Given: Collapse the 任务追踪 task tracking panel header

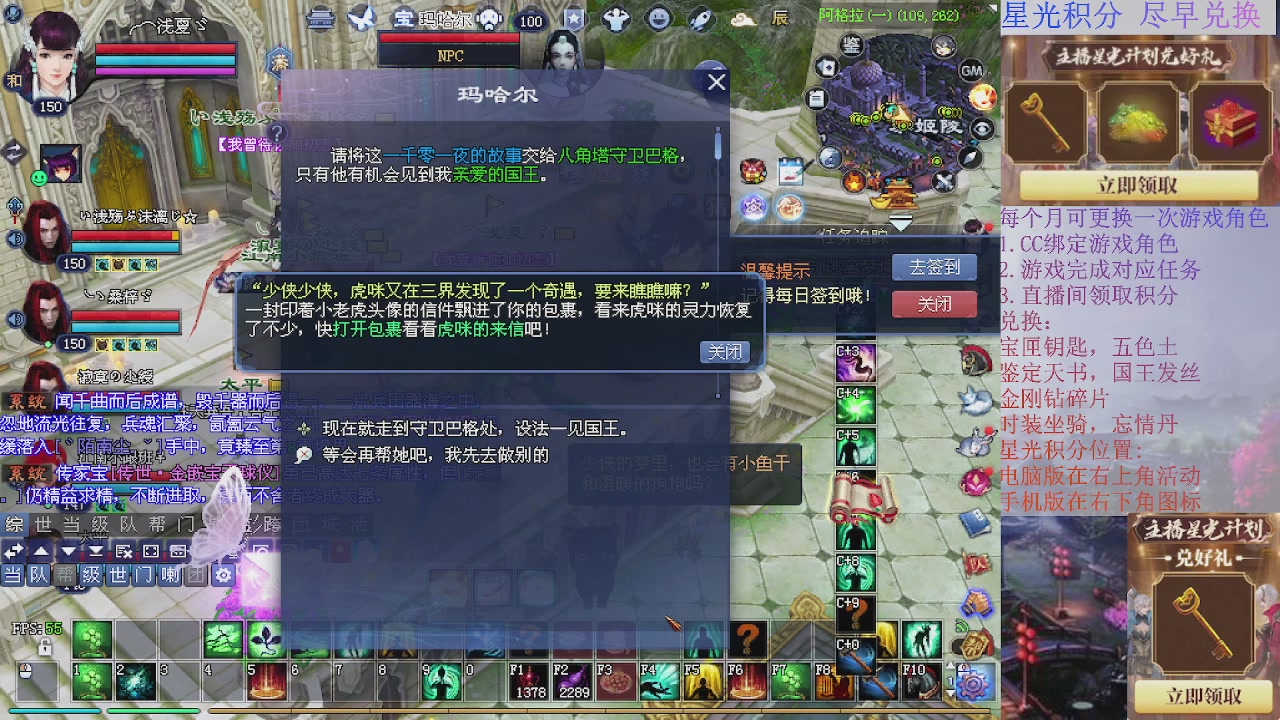Looking at the screenshot, I should coord(853,231).
